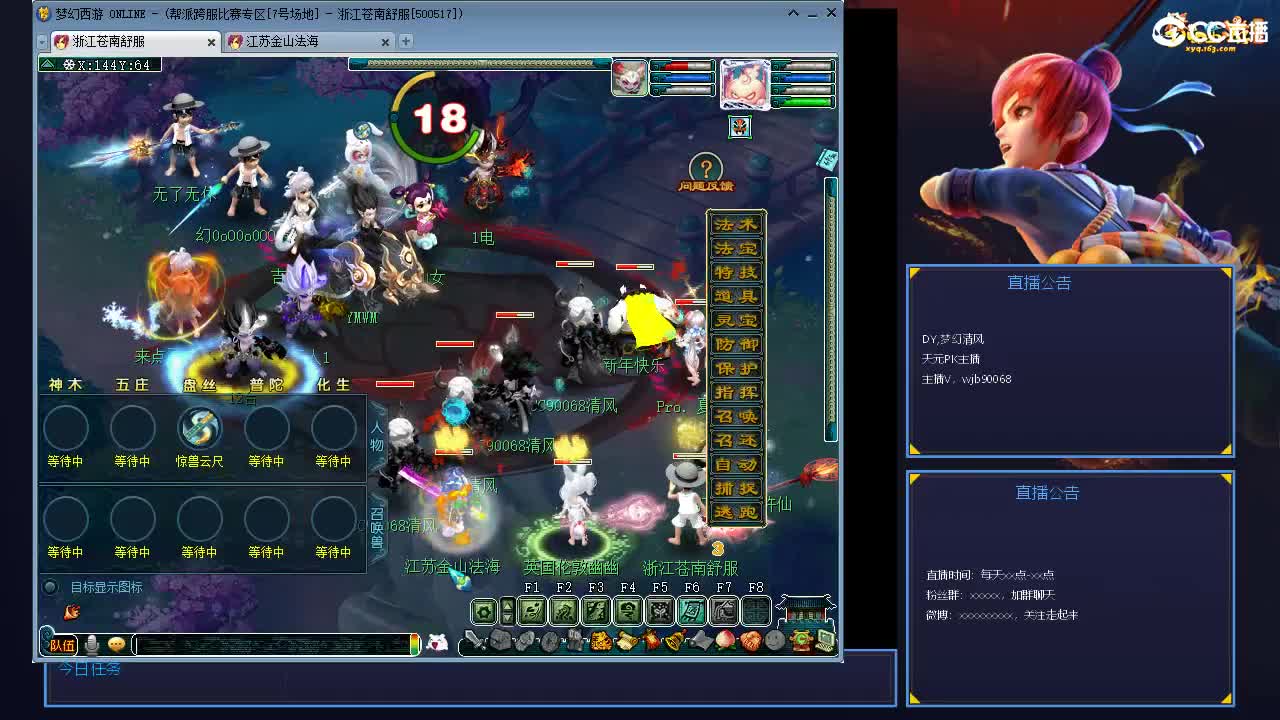
Task: Click the golden bell item icon
Action: (x=673, y=640)
